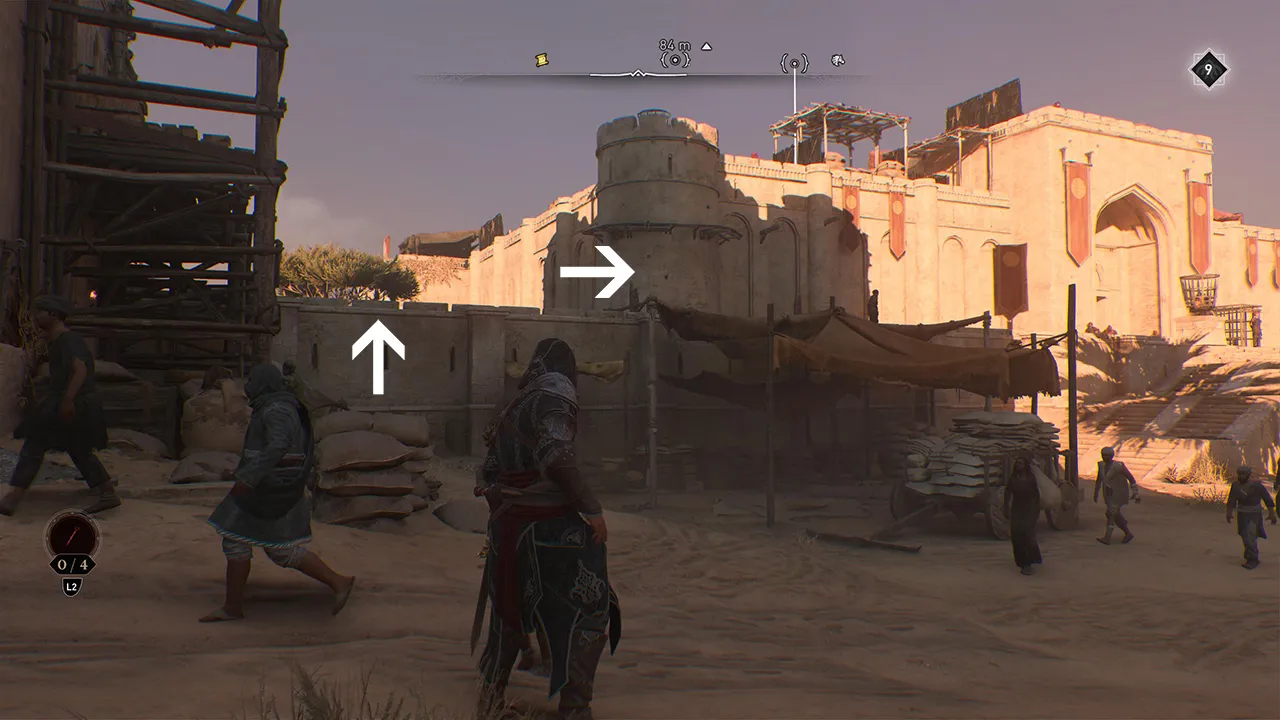Screen dimensions: 1280x720
Task: Click the white north triangle above the compass
Action: (x=708, y=45)
